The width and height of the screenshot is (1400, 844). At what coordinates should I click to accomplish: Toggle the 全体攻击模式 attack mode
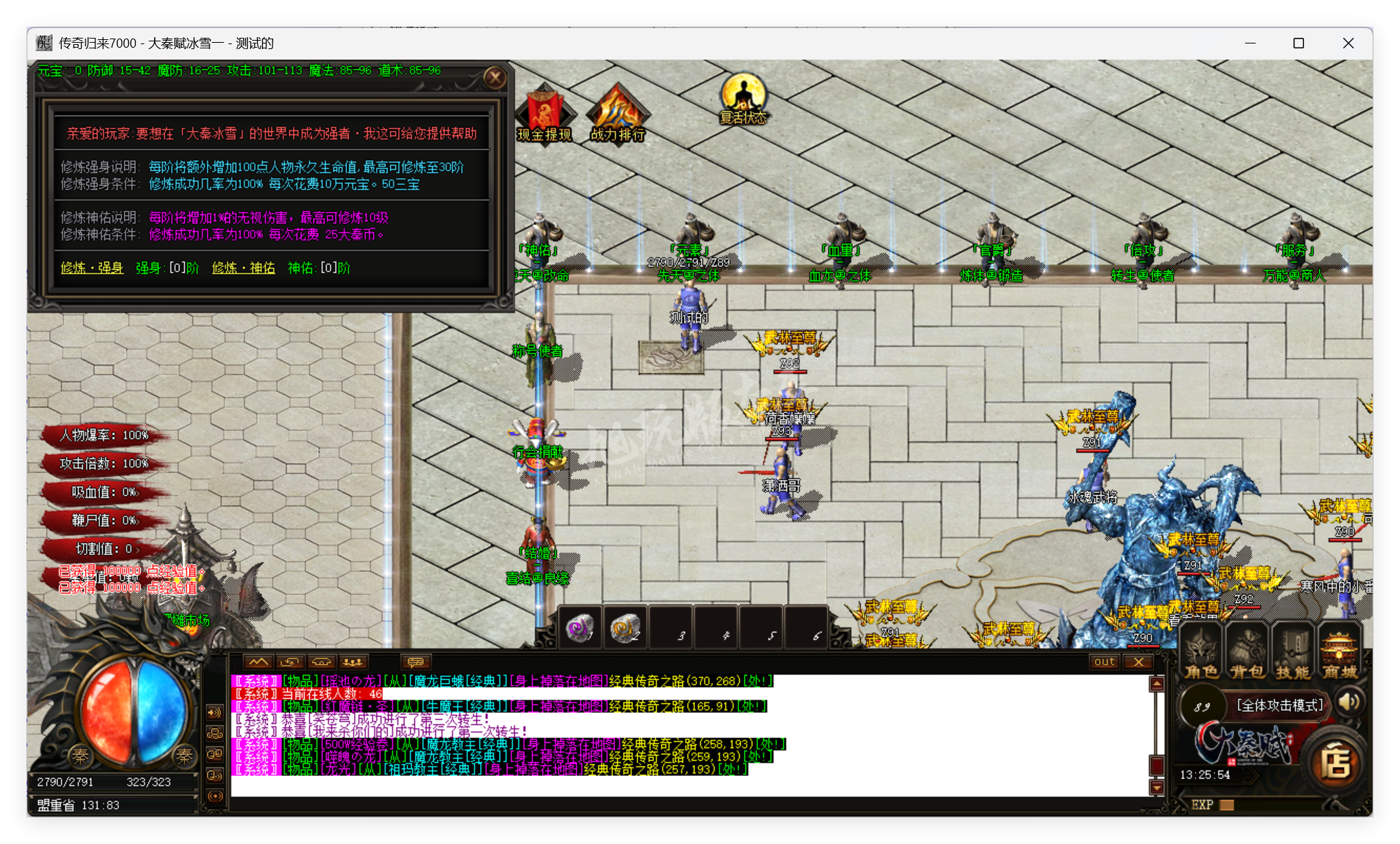pos(1279,705)
